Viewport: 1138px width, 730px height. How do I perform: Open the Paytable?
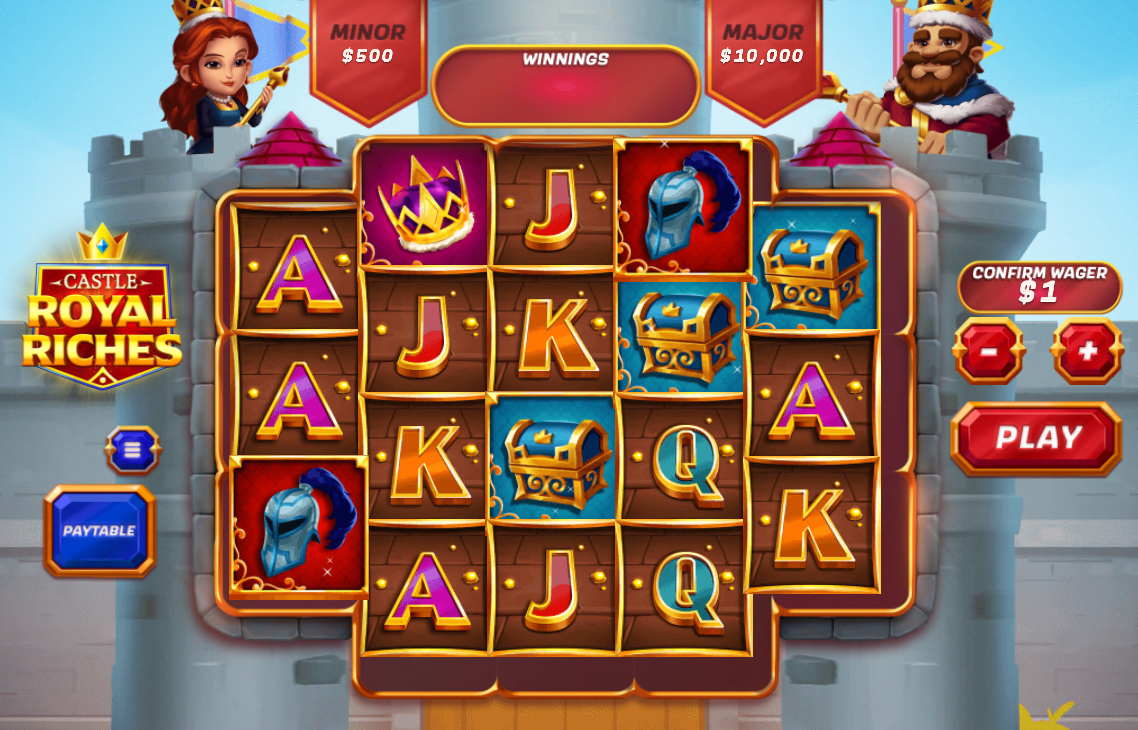coord(100,530)
